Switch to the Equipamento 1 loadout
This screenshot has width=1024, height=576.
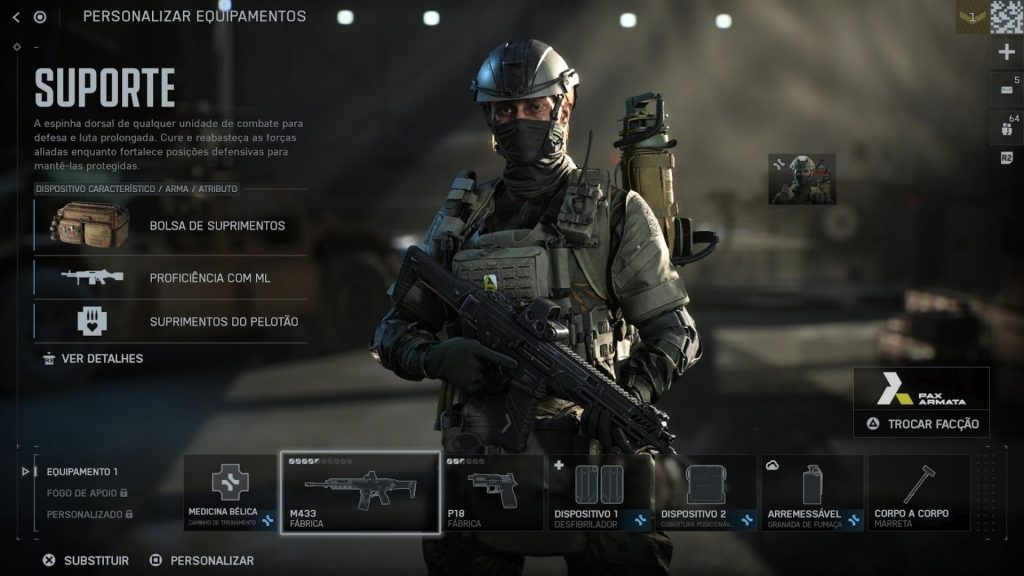[82, 472]
